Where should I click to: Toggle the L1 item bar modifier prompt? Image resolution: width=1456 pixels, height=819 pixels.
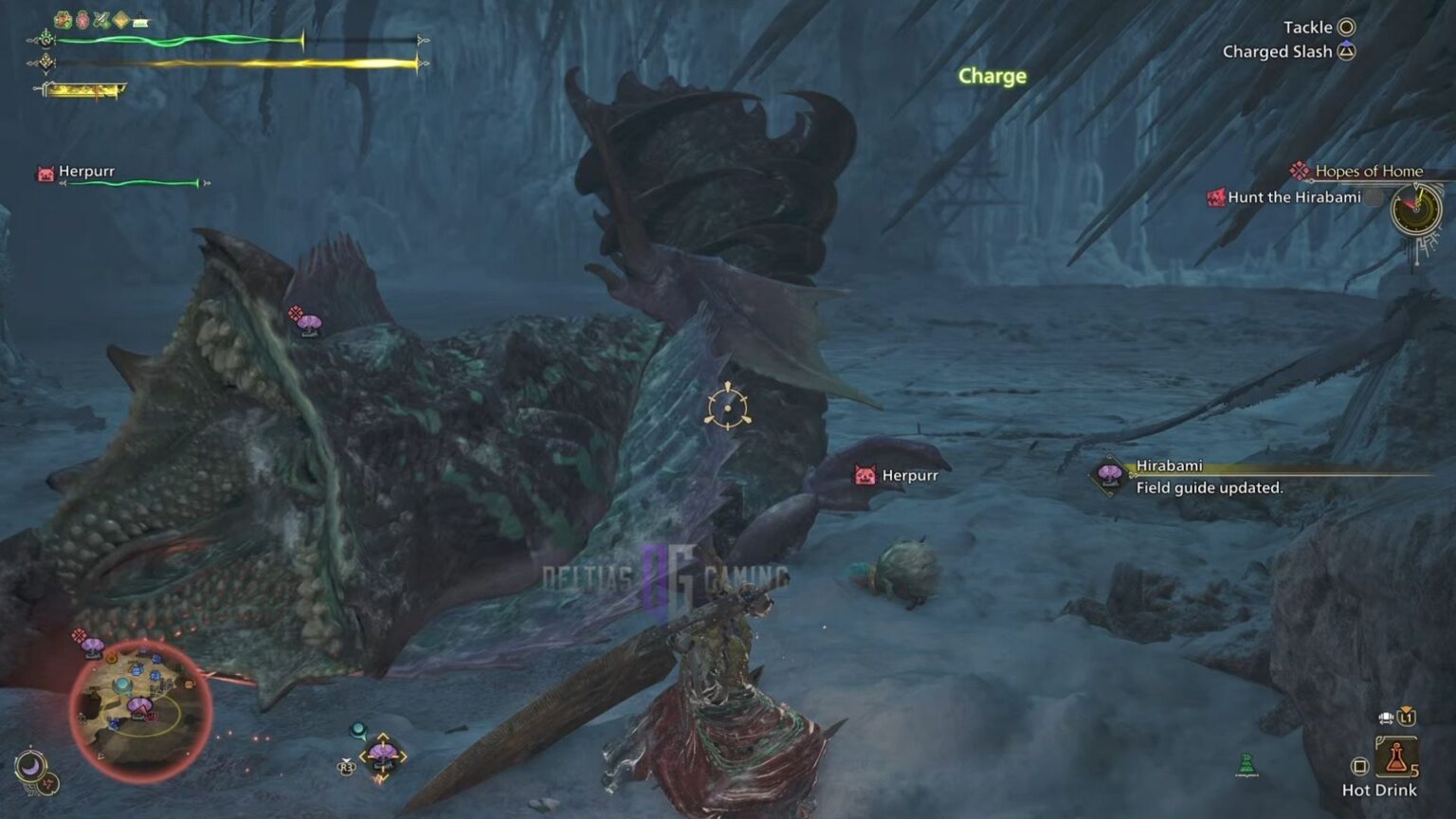click(1407, 718)
